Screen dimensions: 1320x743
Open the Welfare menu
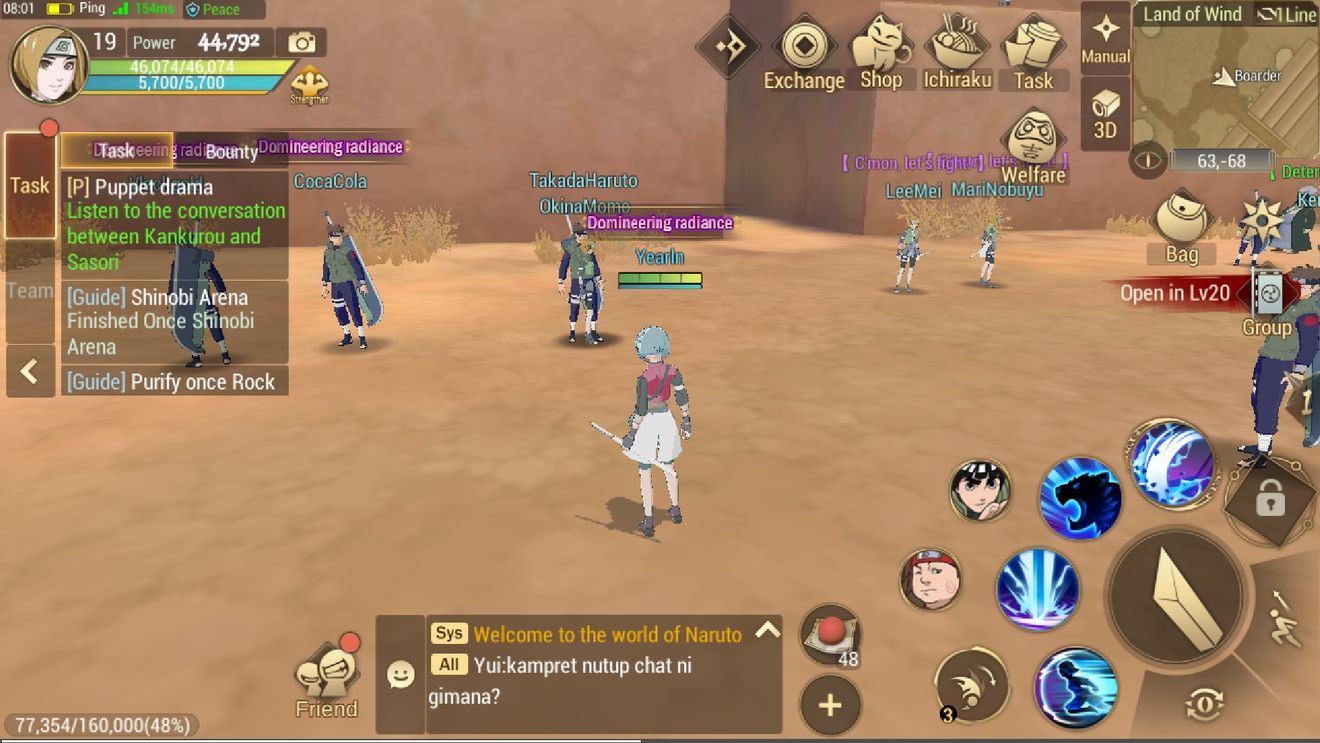coord(1033,147)
